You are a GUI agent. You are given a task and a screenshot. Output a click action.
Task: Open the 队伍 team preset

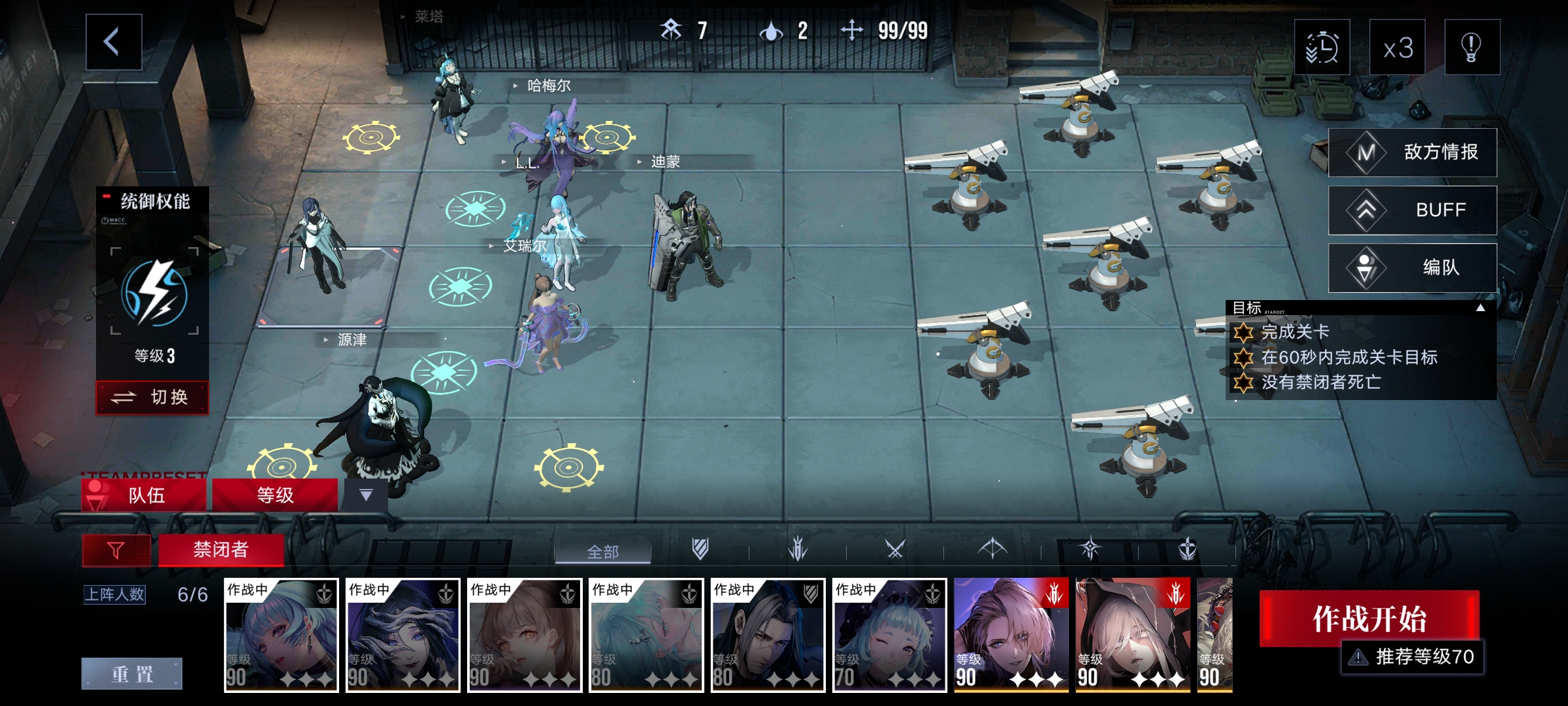pyautogui.click(x=144, y=495)
